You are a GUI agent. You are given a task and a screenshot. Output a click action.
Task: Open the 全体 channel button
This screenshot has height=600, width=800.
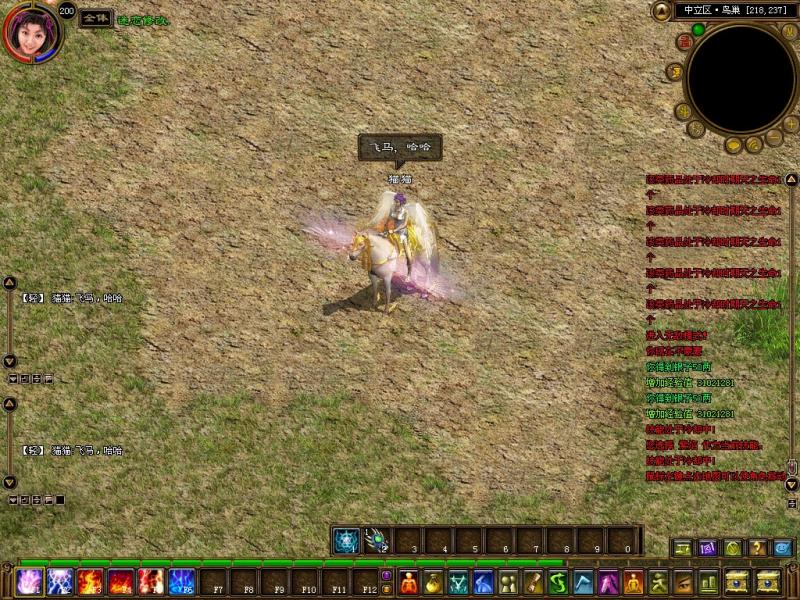(x=95, y=19)
